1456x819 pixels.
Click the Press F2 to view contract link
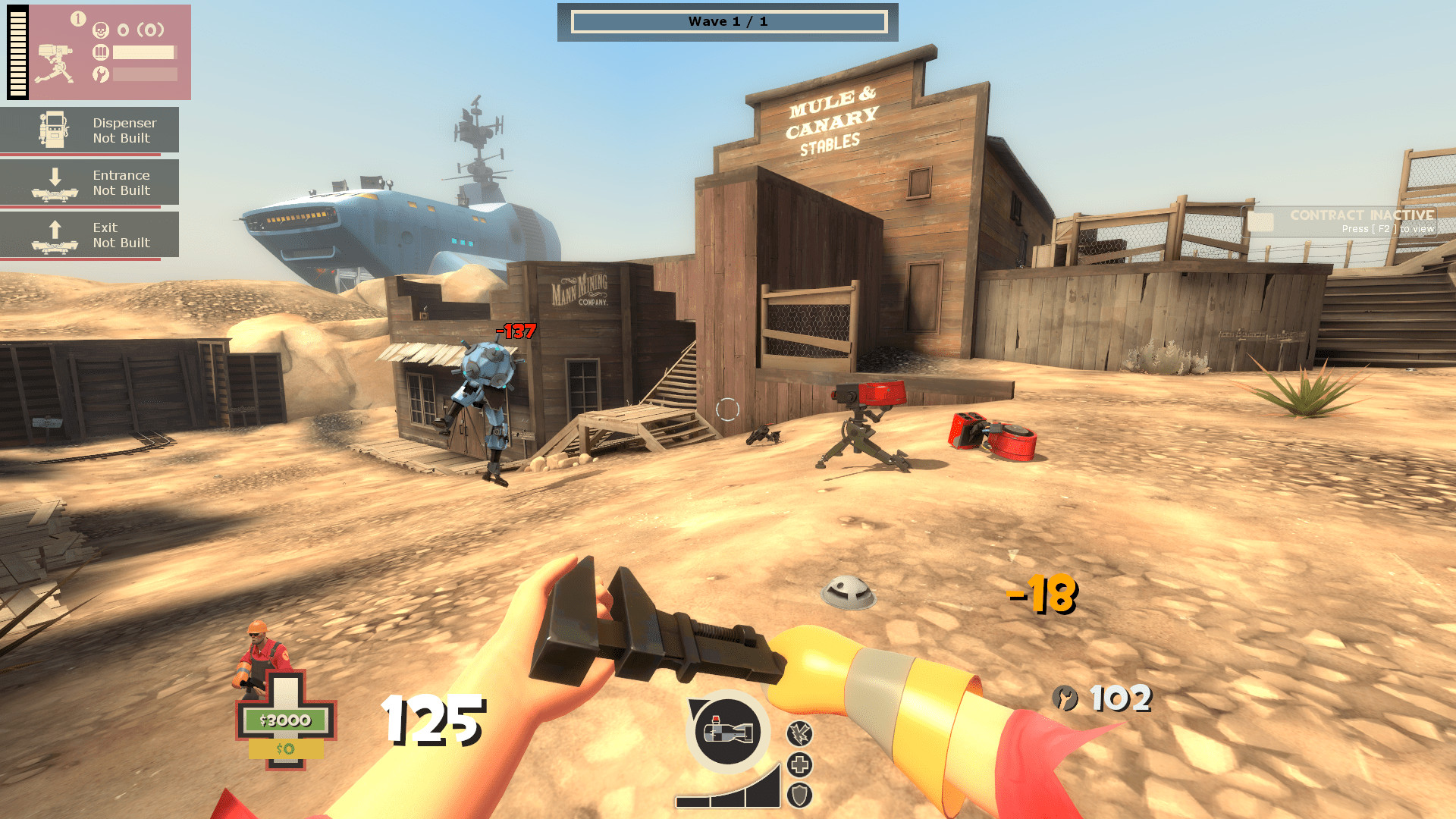pos(1386,227)
